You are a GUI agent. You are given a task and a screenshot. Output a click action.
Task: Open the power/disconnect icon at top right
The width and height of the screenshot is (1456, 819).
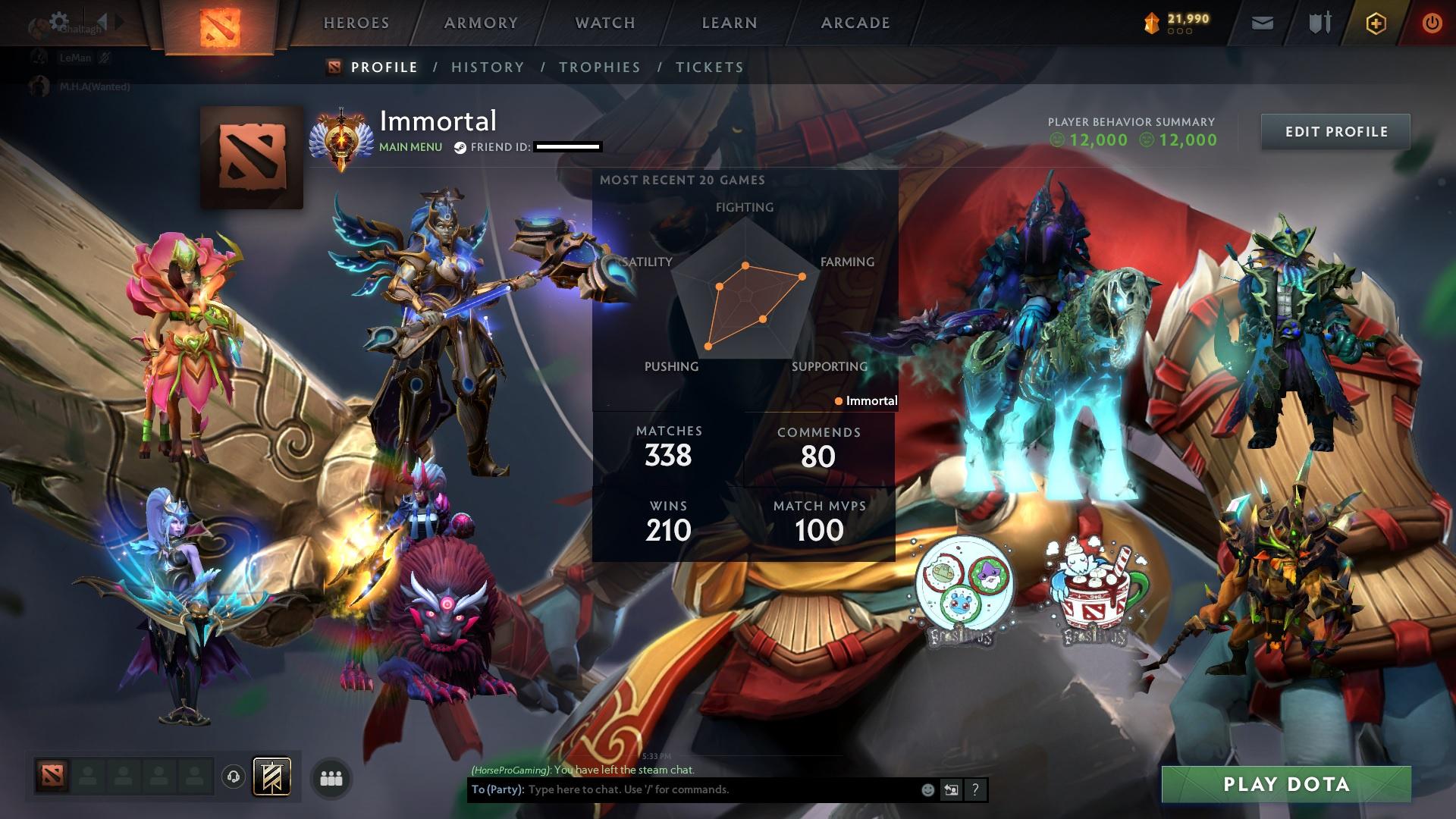tap(1431, 23)
